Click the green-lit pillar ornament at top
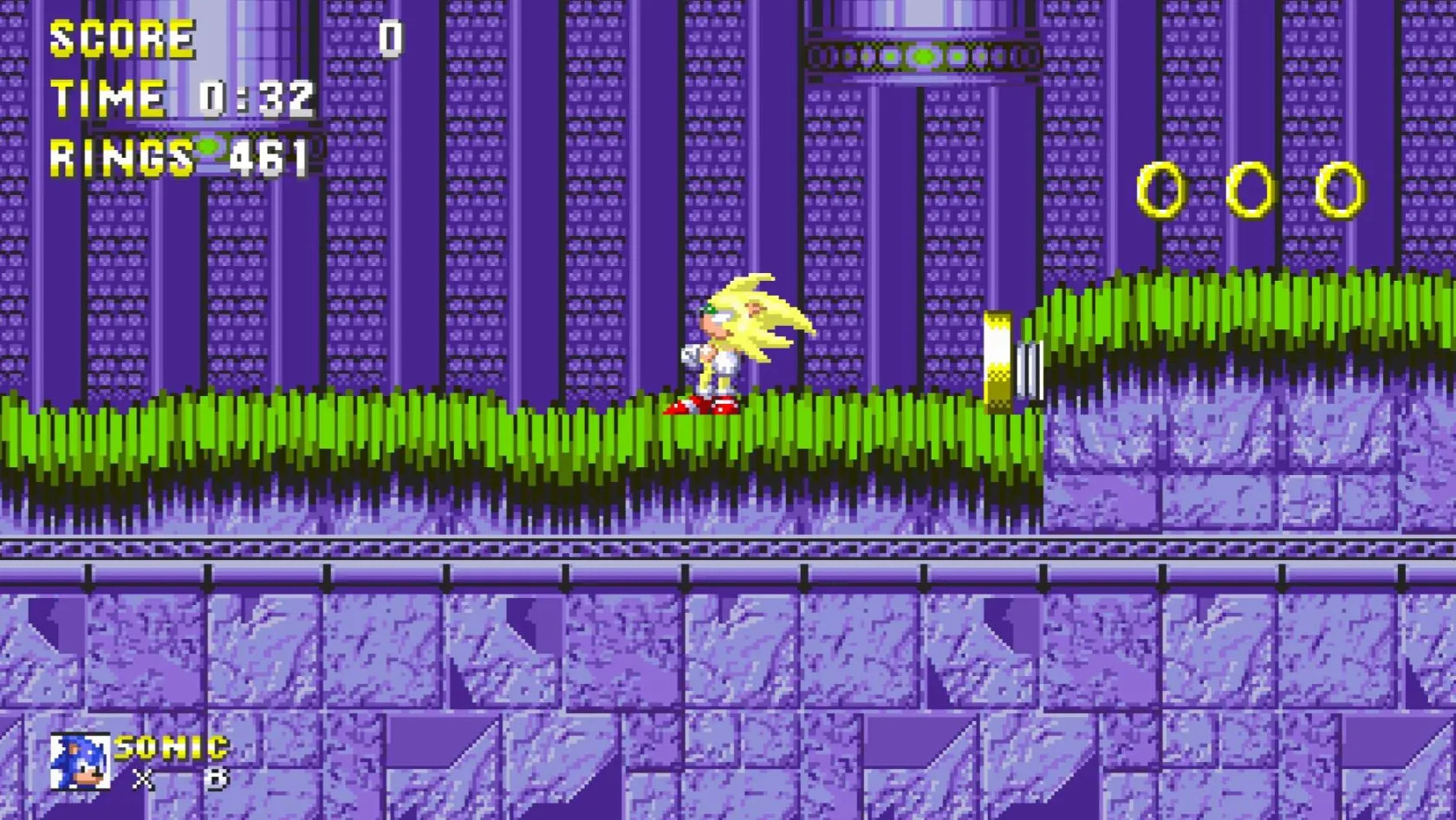The width and height of the screenshot is (1456, 820). 921,54
